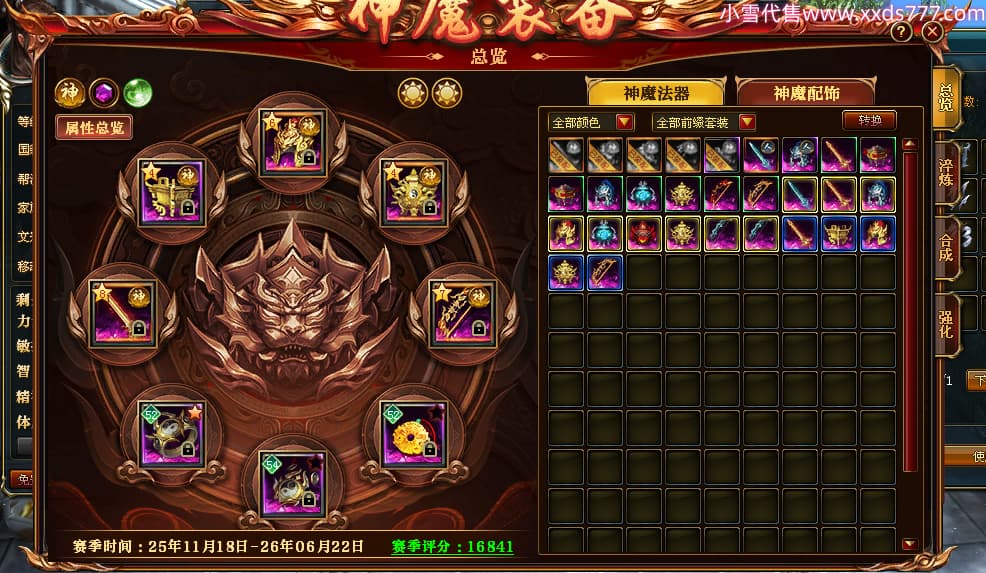Switch to the 神魔配饰 tab
986x573 pixels.
point(806,93)
